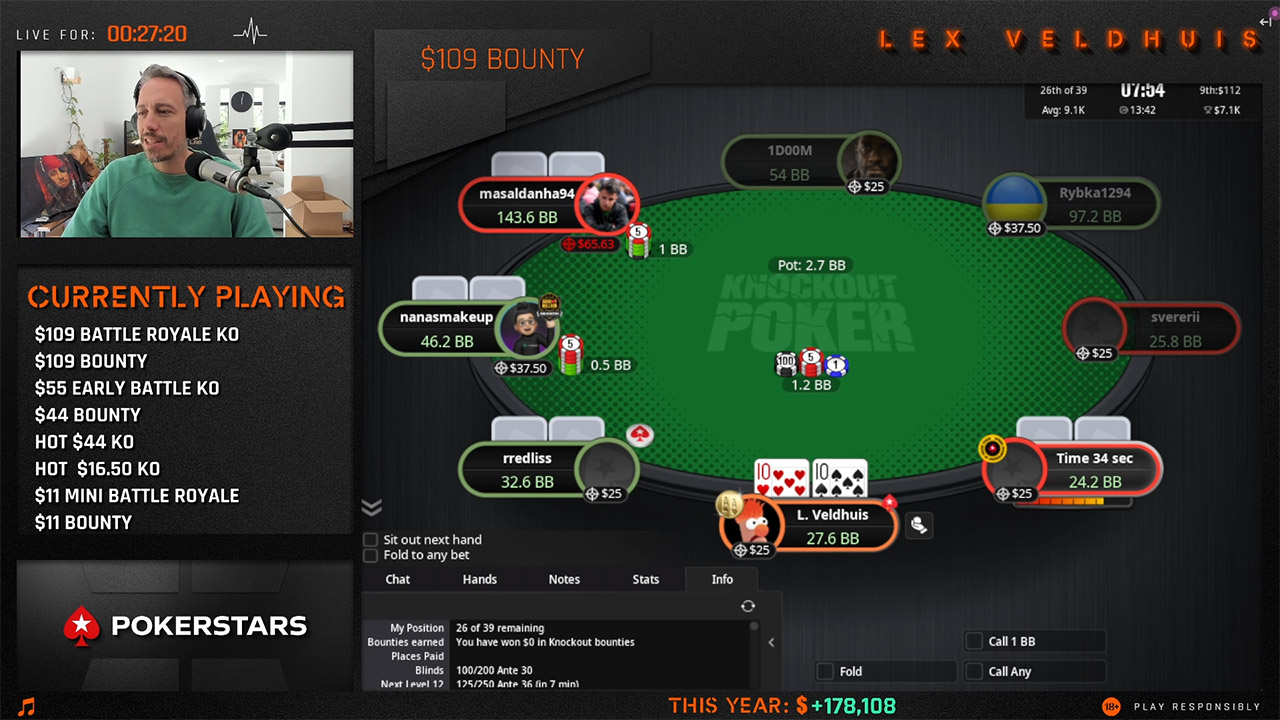This screenshot has height=720, width=1280.
Task: Enable the Call 1 BB pre-action
Action: pos(972,641)
